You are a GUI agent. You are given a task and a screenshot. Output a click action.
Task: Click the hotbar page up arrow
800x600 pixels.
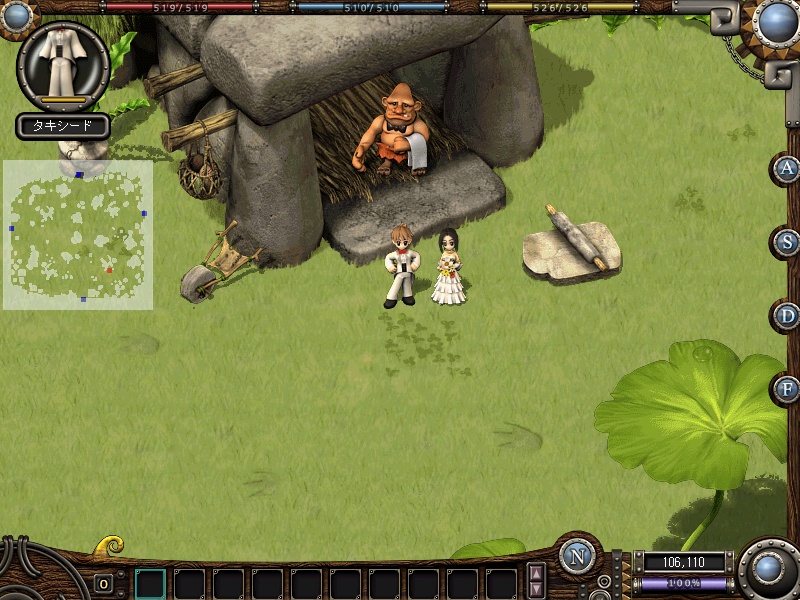pos(537,574)
